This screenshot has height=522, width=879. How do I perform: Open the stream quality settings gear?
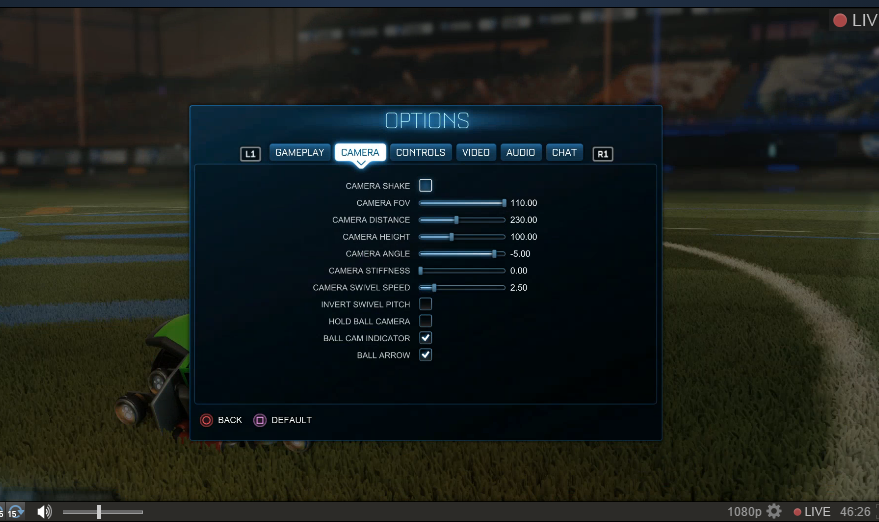773,512
